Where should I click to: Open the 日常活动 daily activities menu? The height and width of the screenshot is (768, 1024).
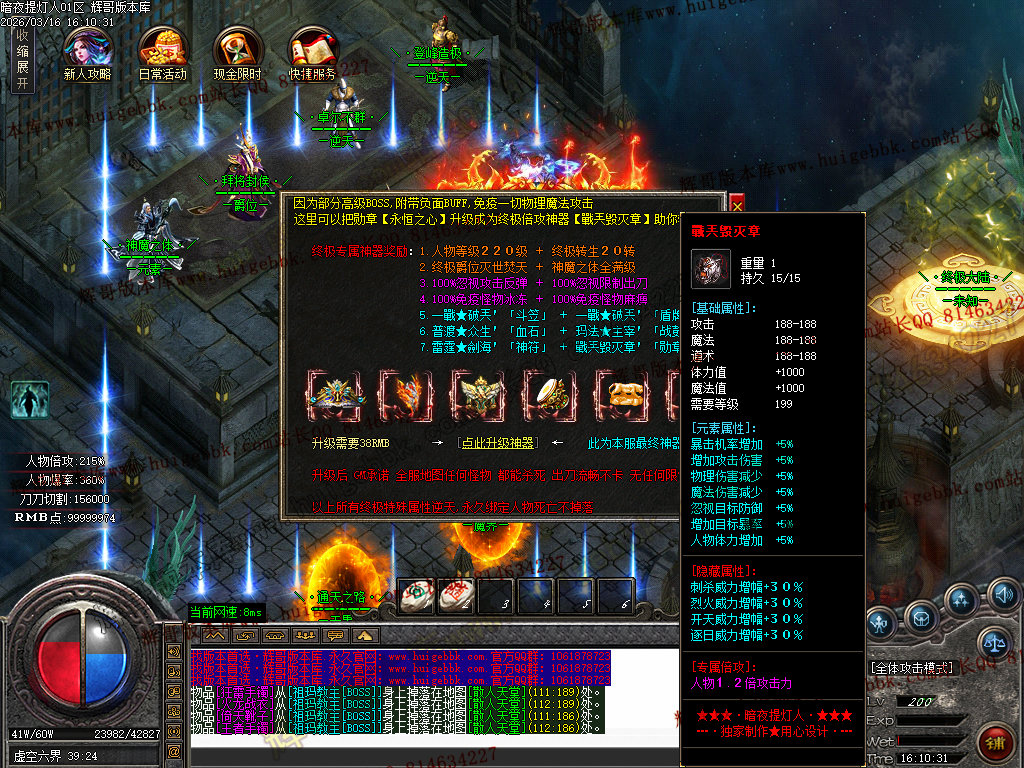pos(162,48)
